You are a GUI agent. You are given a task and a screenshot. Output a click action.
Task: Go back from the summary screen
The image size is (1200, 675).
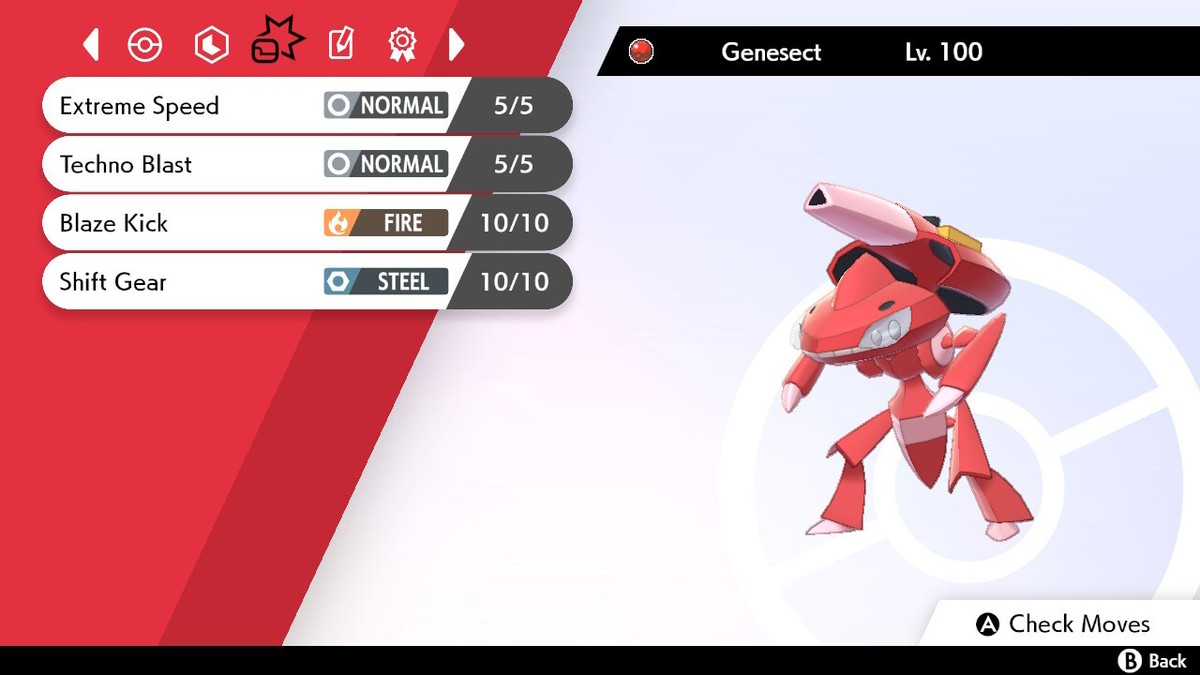pos(1152,661)
